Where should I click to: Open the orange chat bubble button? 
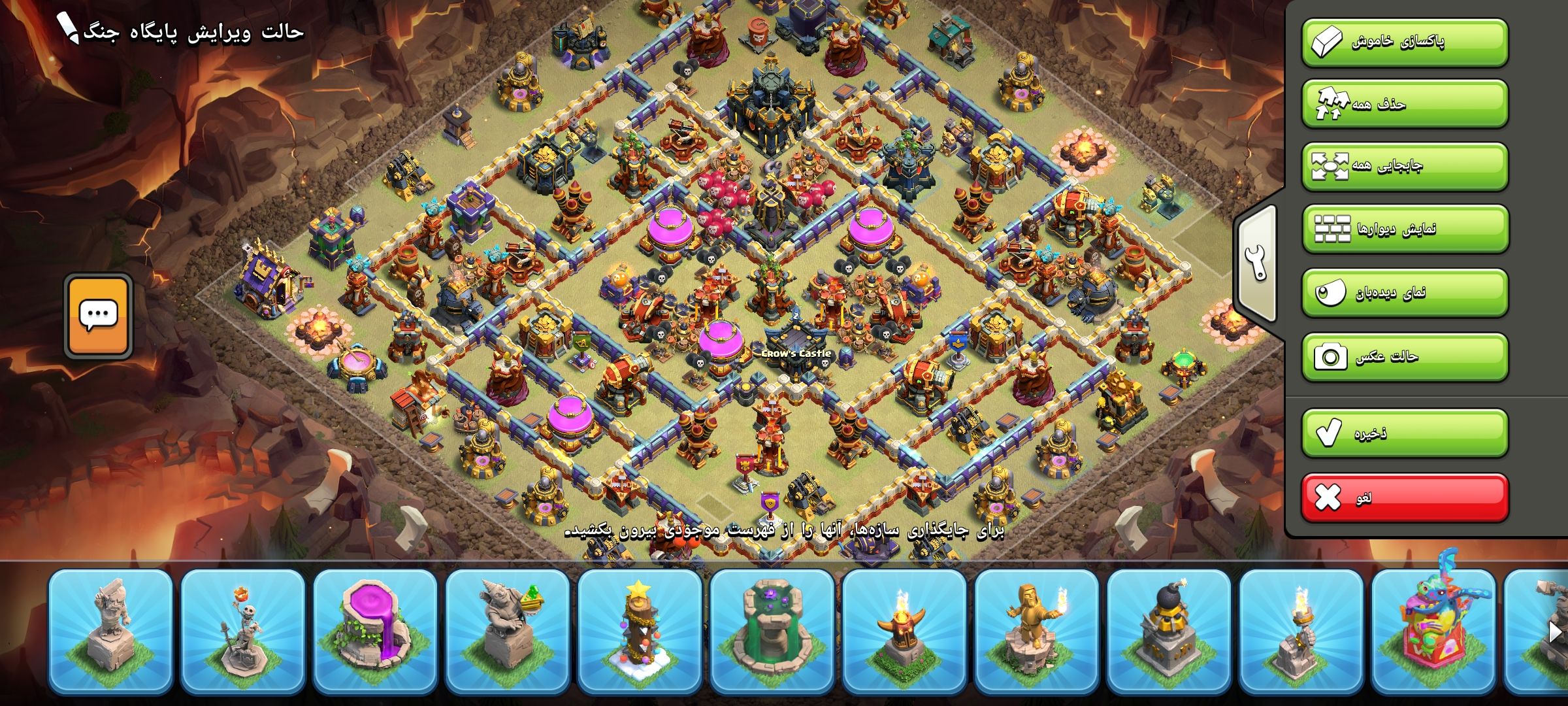[99, 316]
